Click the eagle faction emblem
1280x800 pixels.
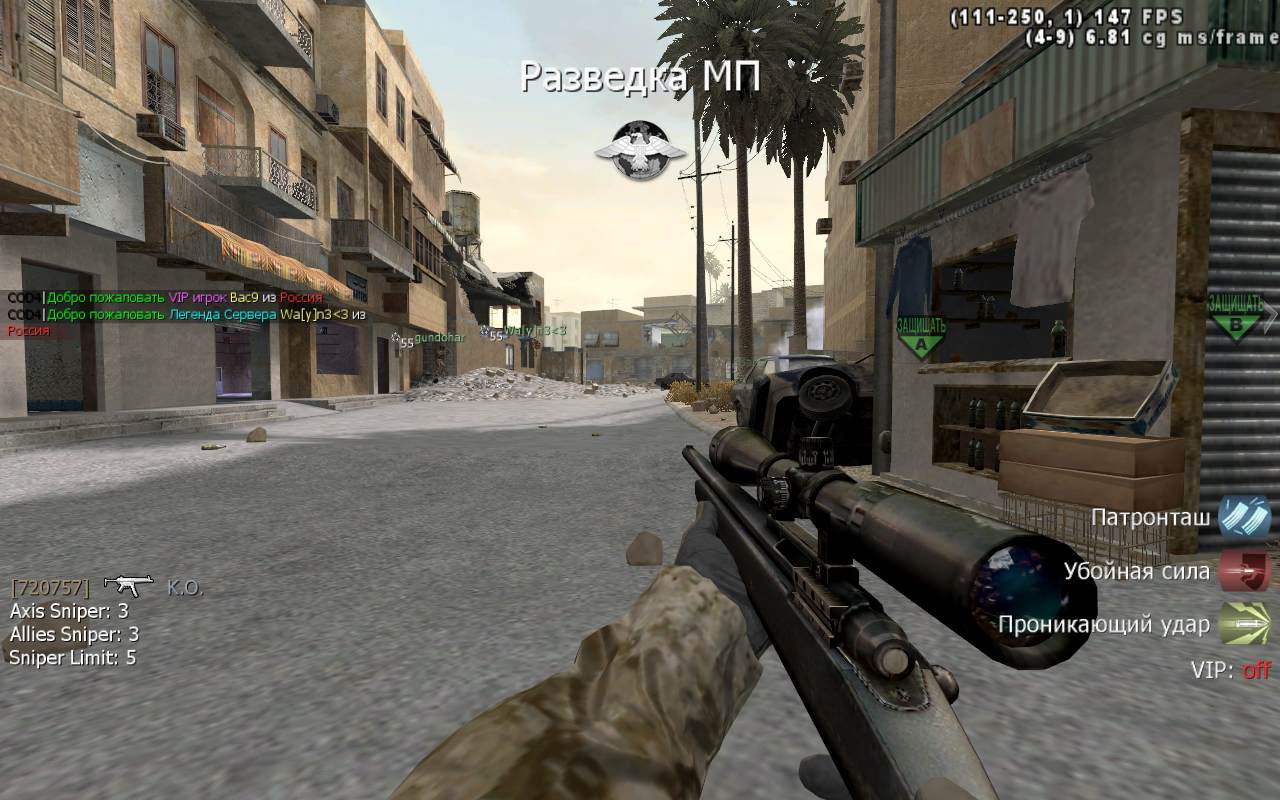pyautogui.click(x=640, y=149)
